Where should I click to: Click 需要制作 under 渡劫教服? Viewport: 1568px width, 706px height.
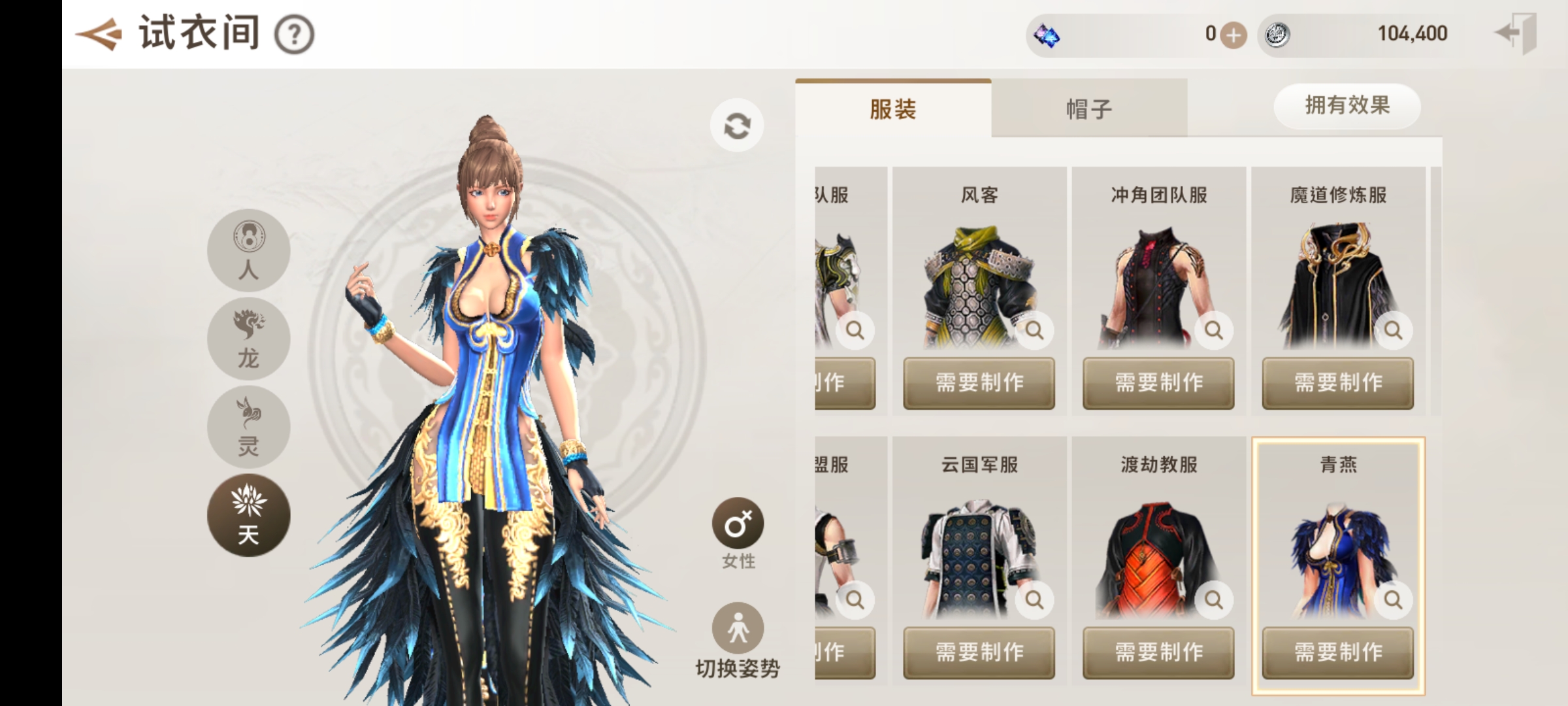(x=1158, y=652)
